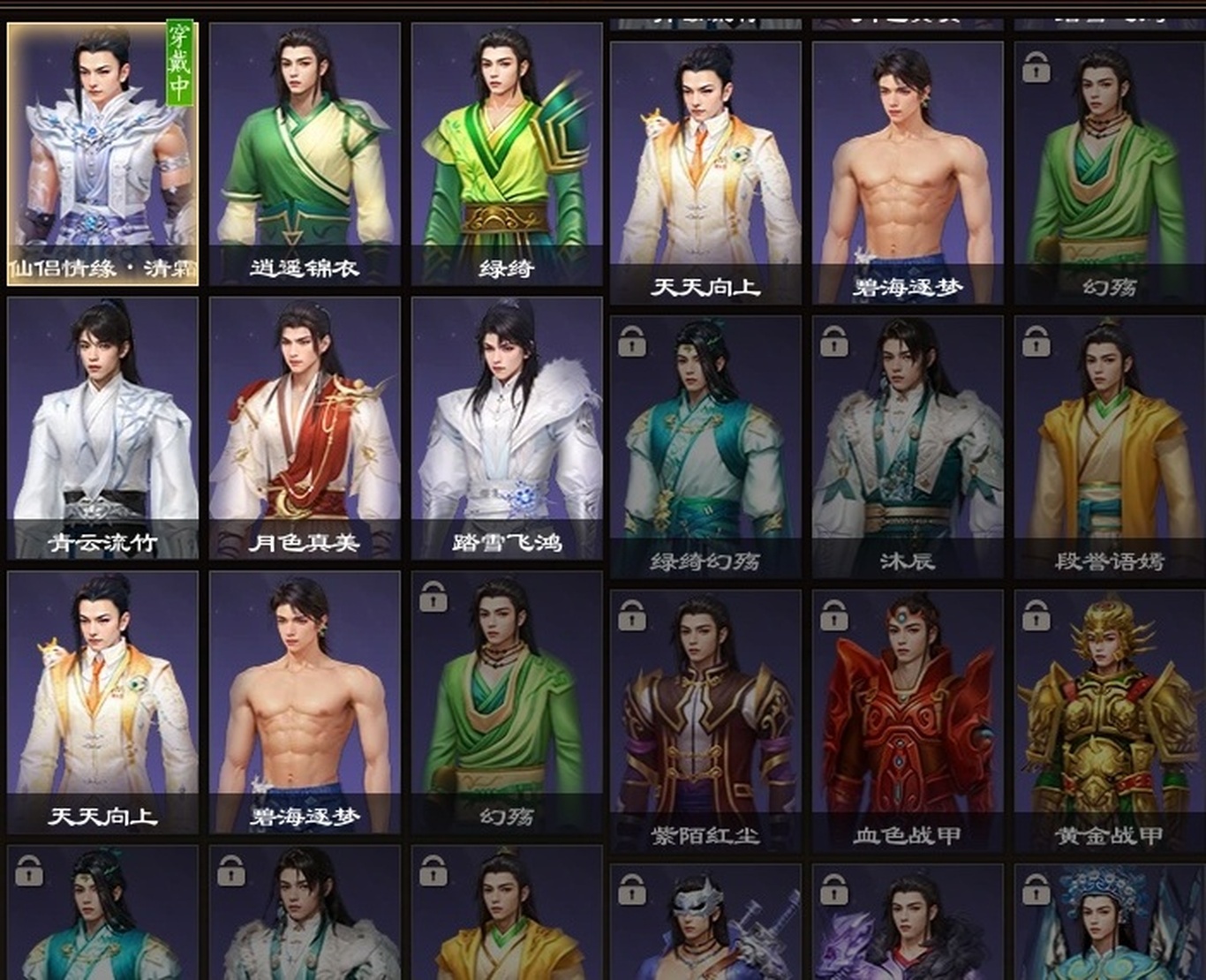Screen dimensions: 1206x980
Task: Select the locked masked swordsman costume
Action: point(705,923)
